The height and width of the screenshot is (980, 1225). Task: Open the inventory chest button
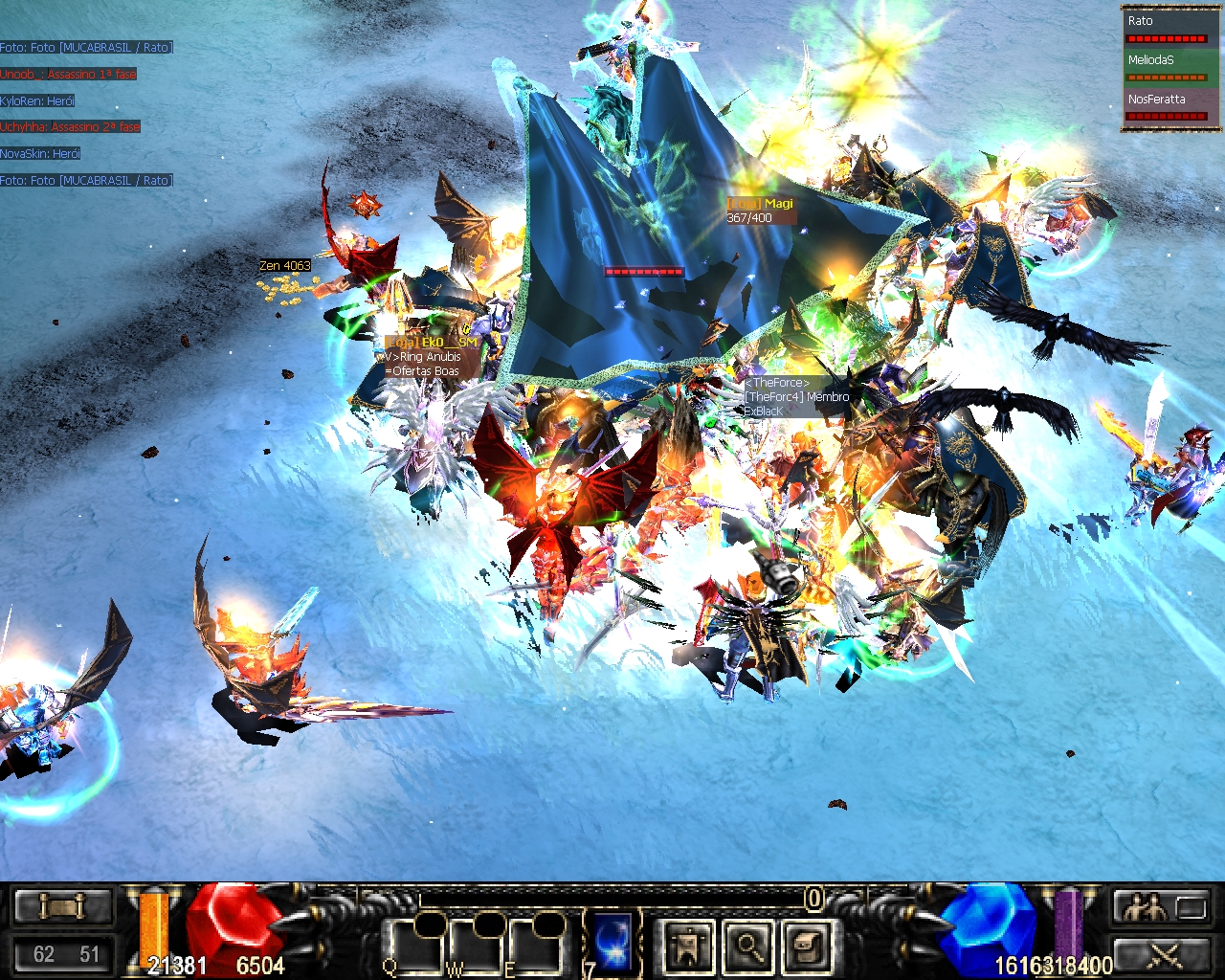pos(807,946)
